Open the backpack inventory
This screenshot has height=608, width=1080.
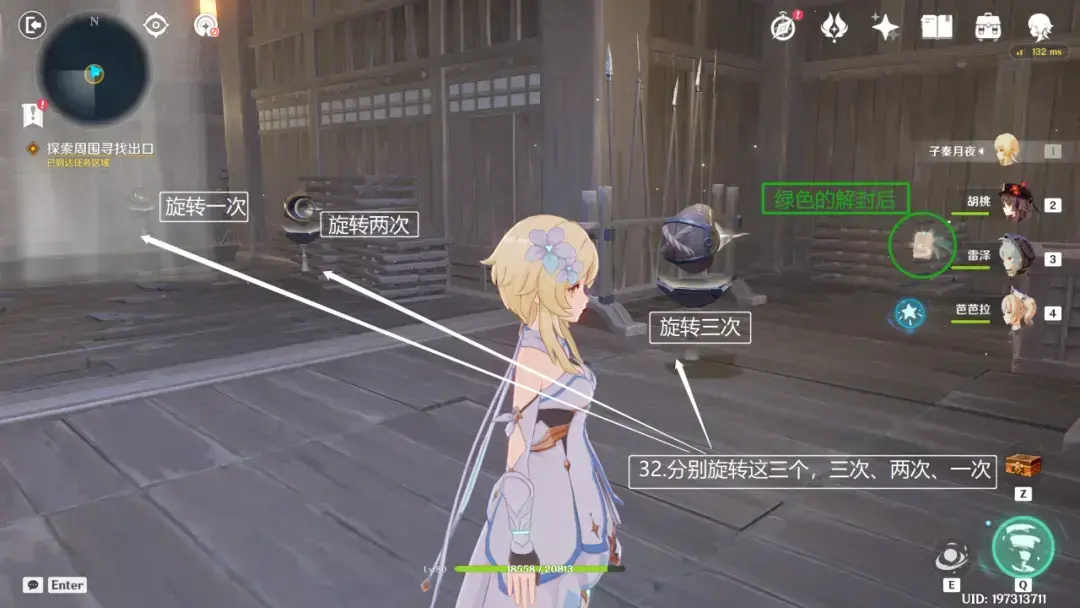coord(989,27)
